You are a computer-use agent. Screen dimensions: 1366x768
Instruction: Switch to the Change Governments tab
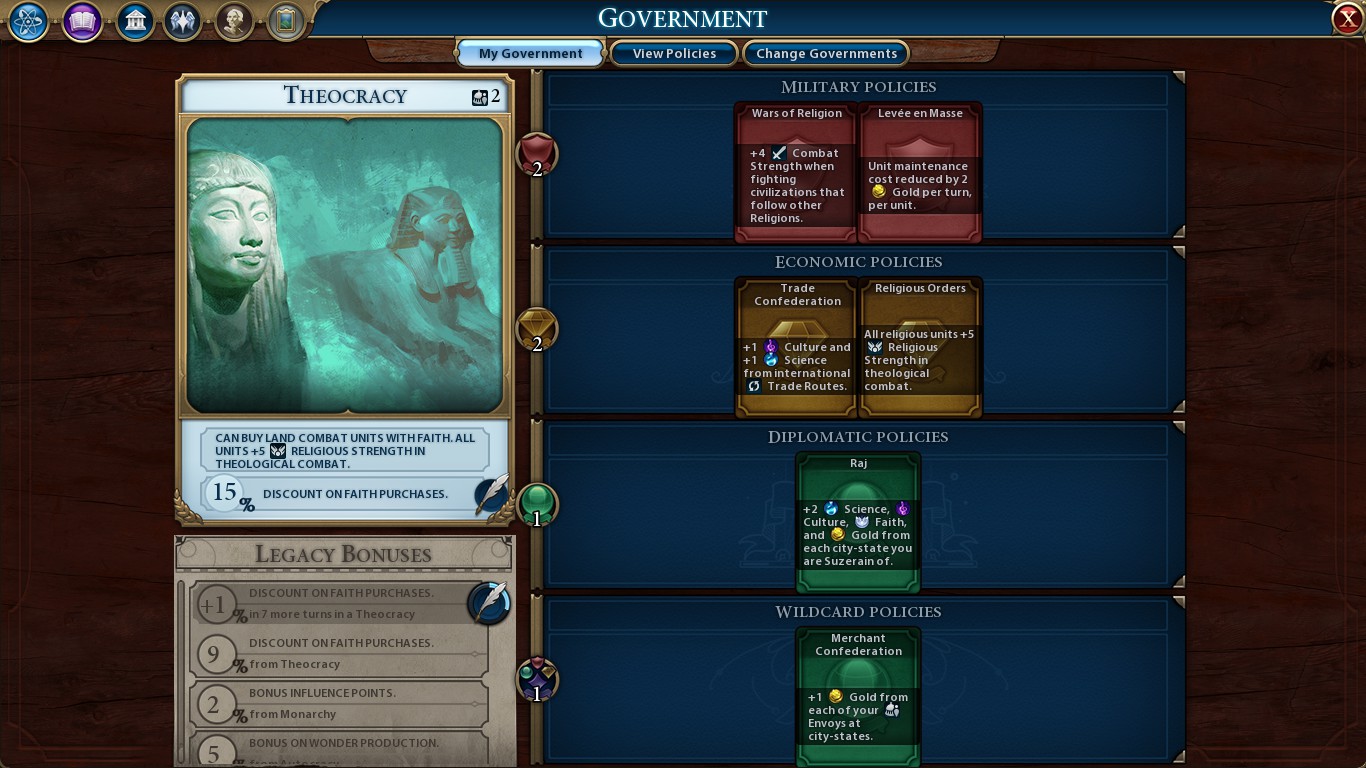[826, 53]
